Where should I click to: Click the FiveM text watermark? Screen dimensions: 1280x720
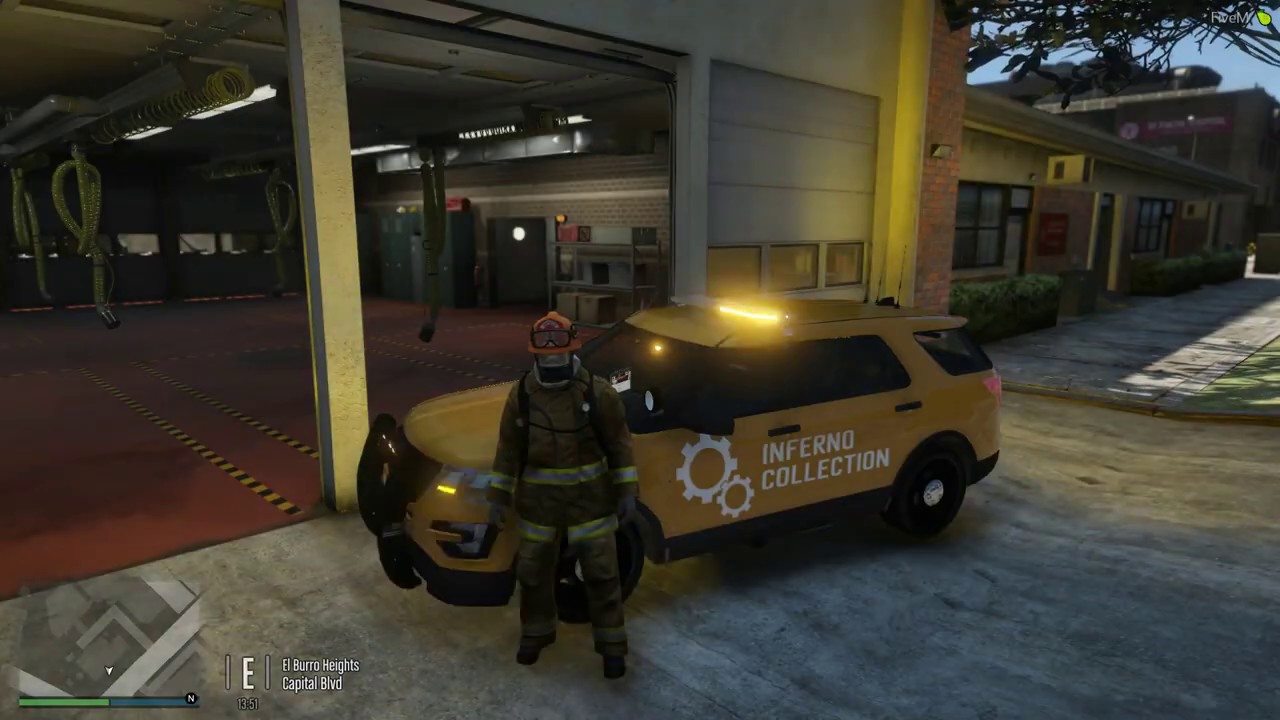pos(1228,17)
